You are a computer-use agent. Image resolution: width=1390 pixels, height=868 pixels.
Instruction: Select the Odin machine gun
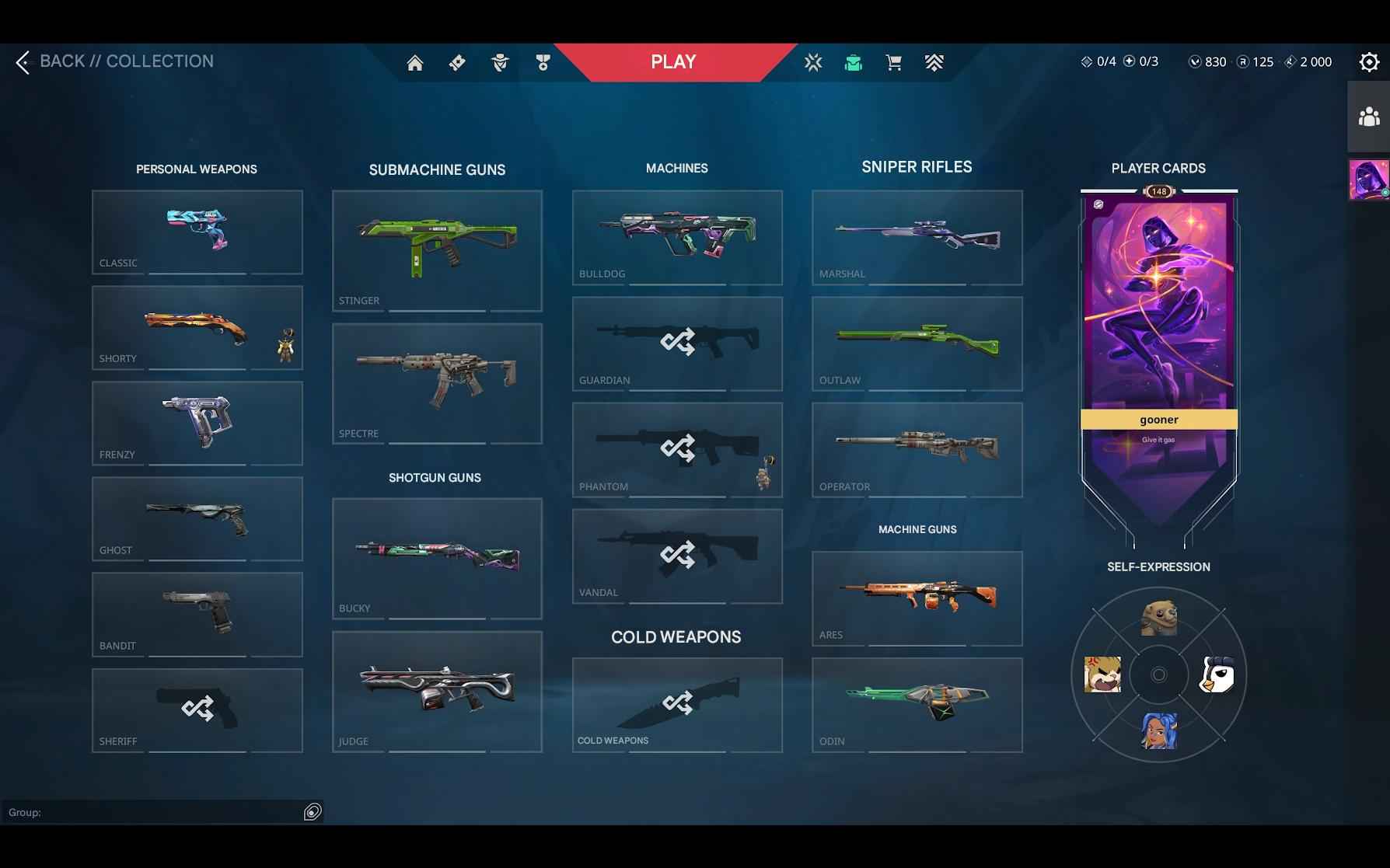[x=917, y=703]
